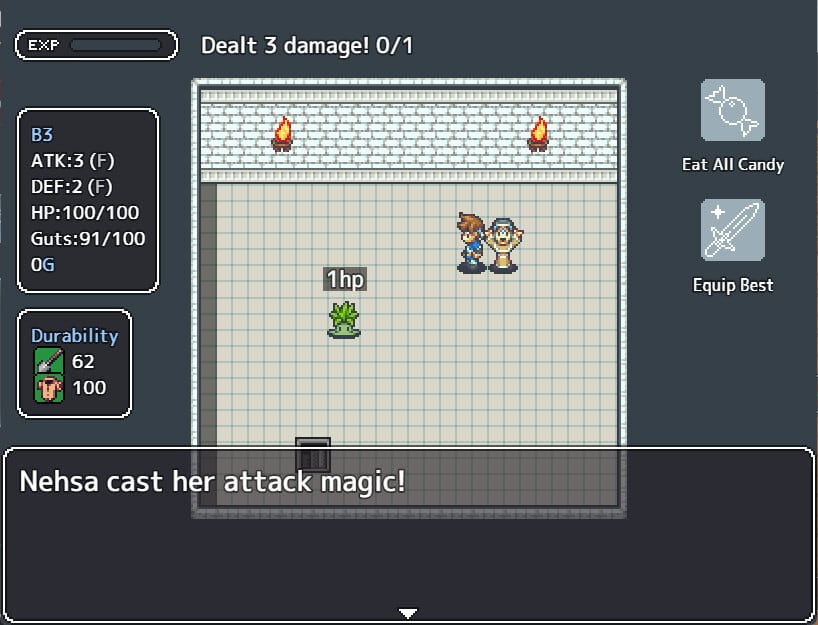Click the Eat All Candy icon

coord(732,110)
